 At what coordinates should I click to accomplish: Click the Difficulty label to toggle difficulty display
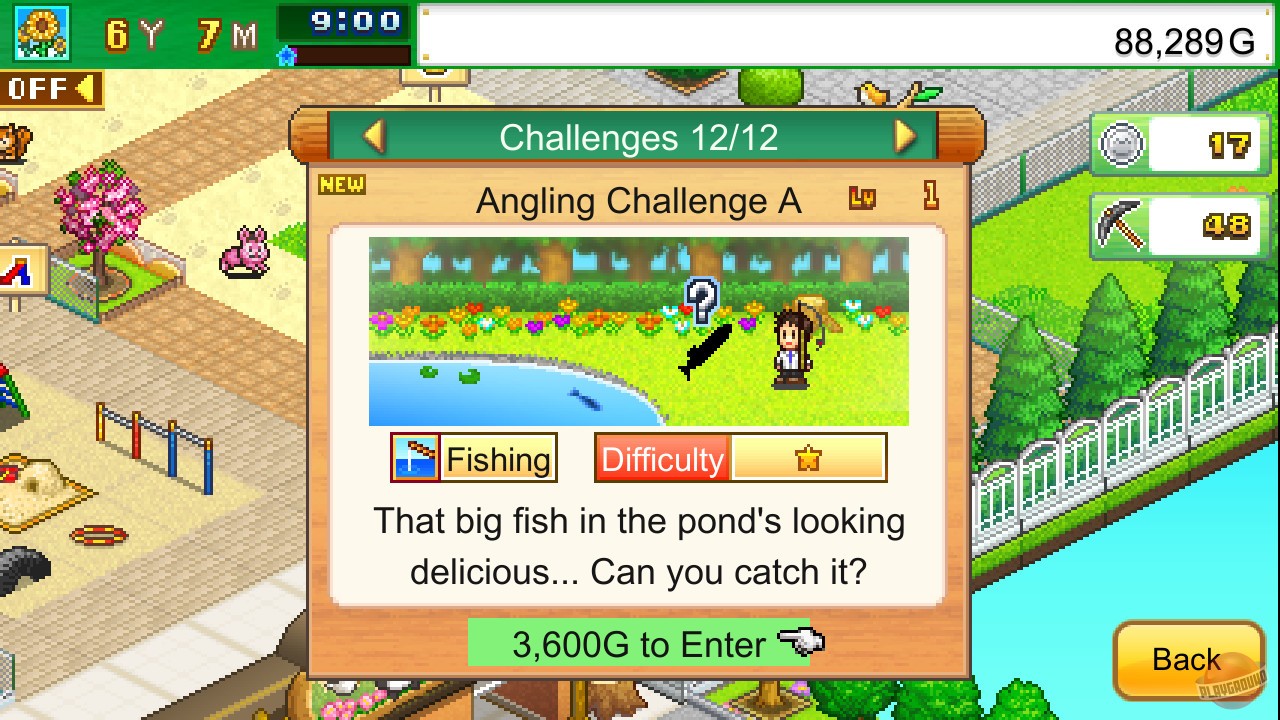(x=662, y=460)
